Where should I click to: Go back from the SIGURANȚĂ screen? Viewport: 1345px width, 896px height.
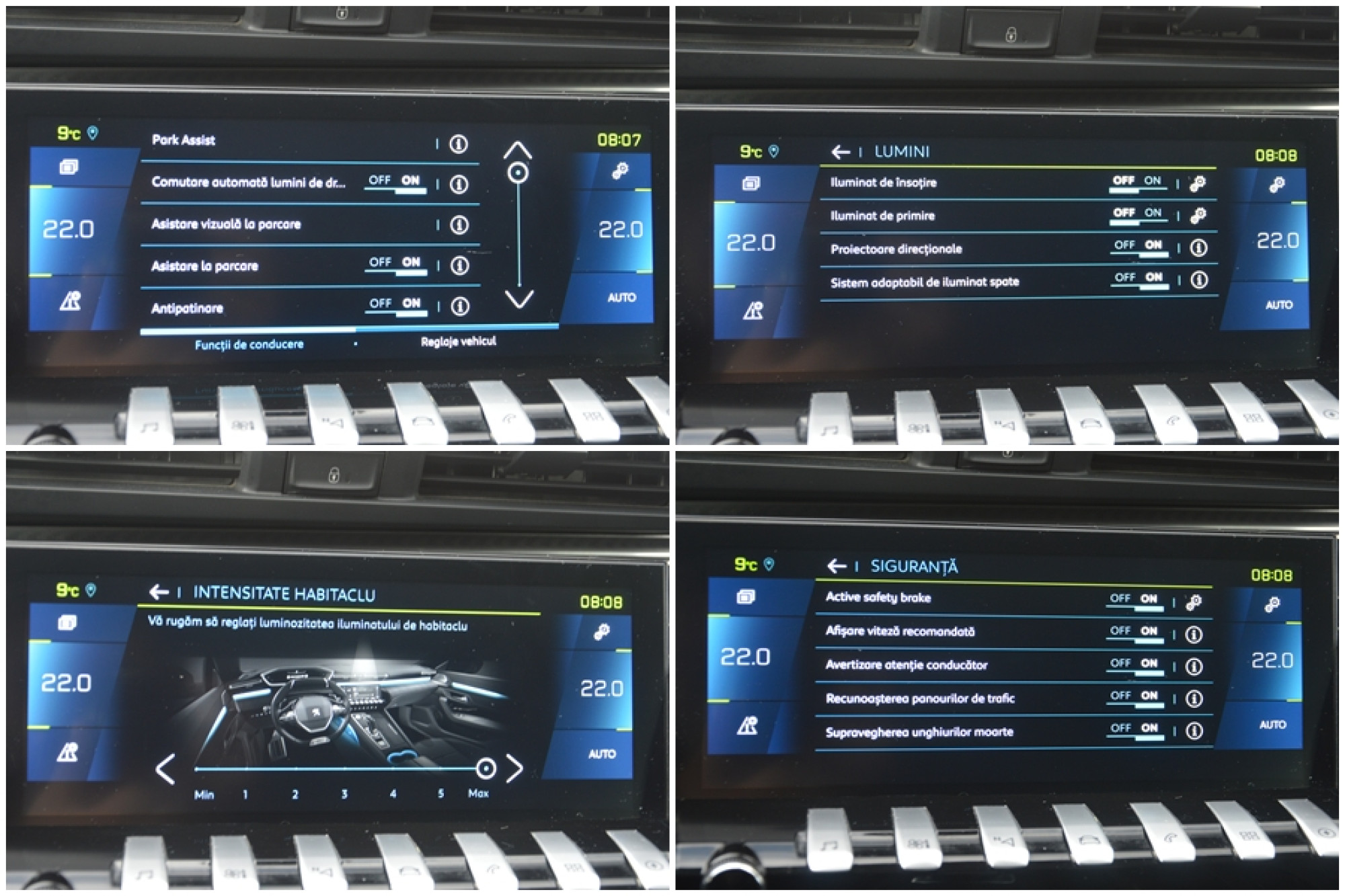[837, 567]
